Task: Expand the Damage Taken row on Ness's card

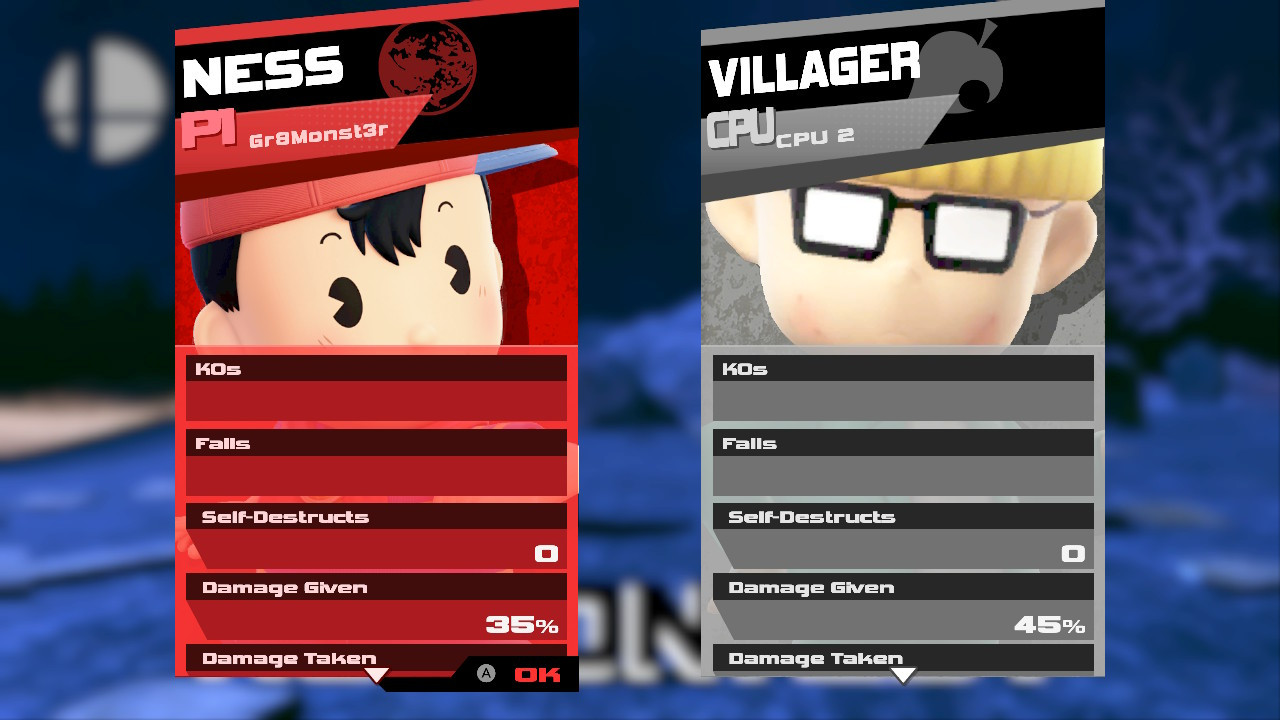Action: 289,658
